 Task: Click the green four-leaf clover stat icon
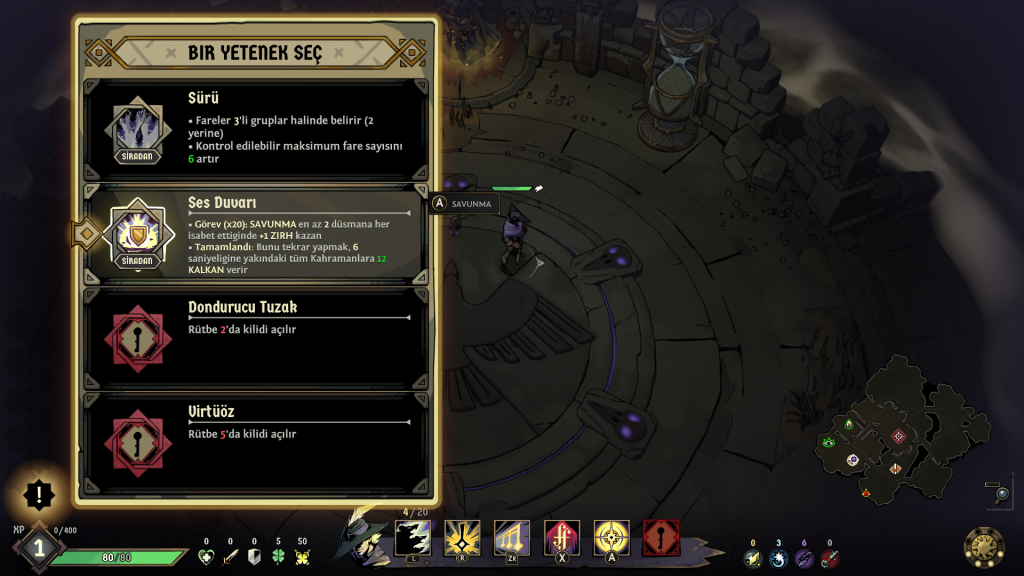(x=278, y=557)
